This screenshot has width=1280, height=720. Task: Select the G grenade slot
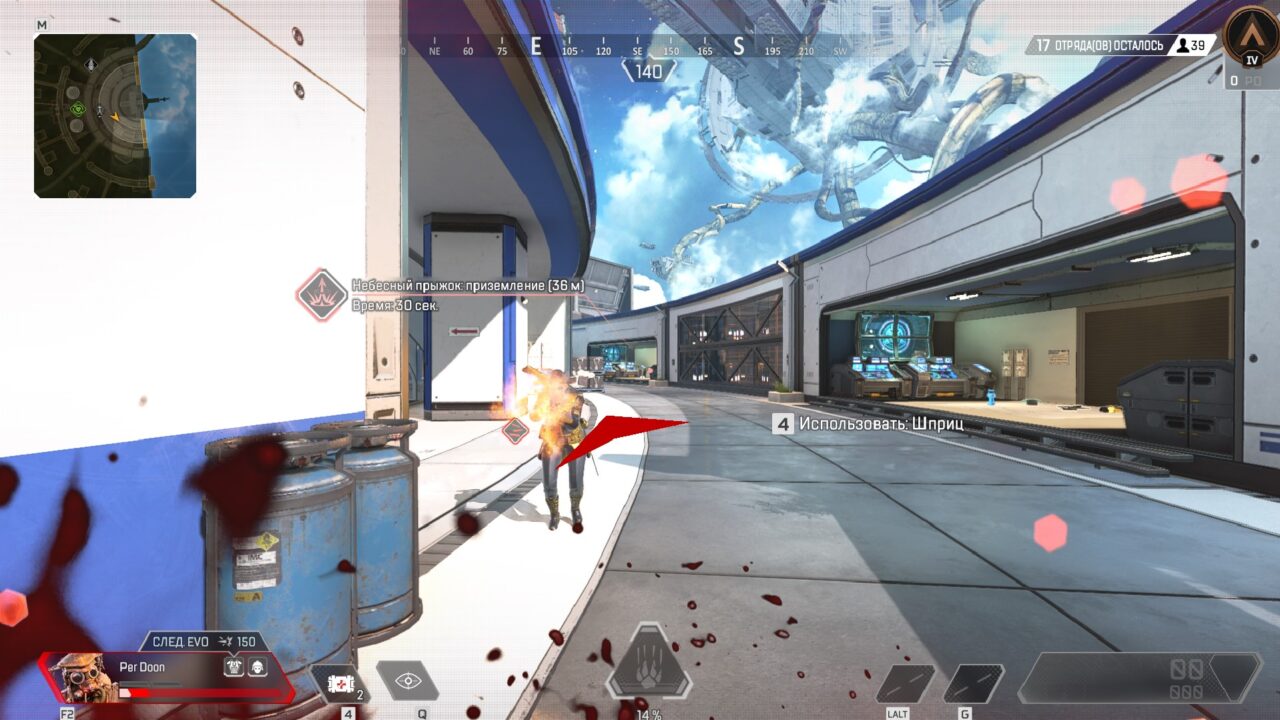click(972, 683)
